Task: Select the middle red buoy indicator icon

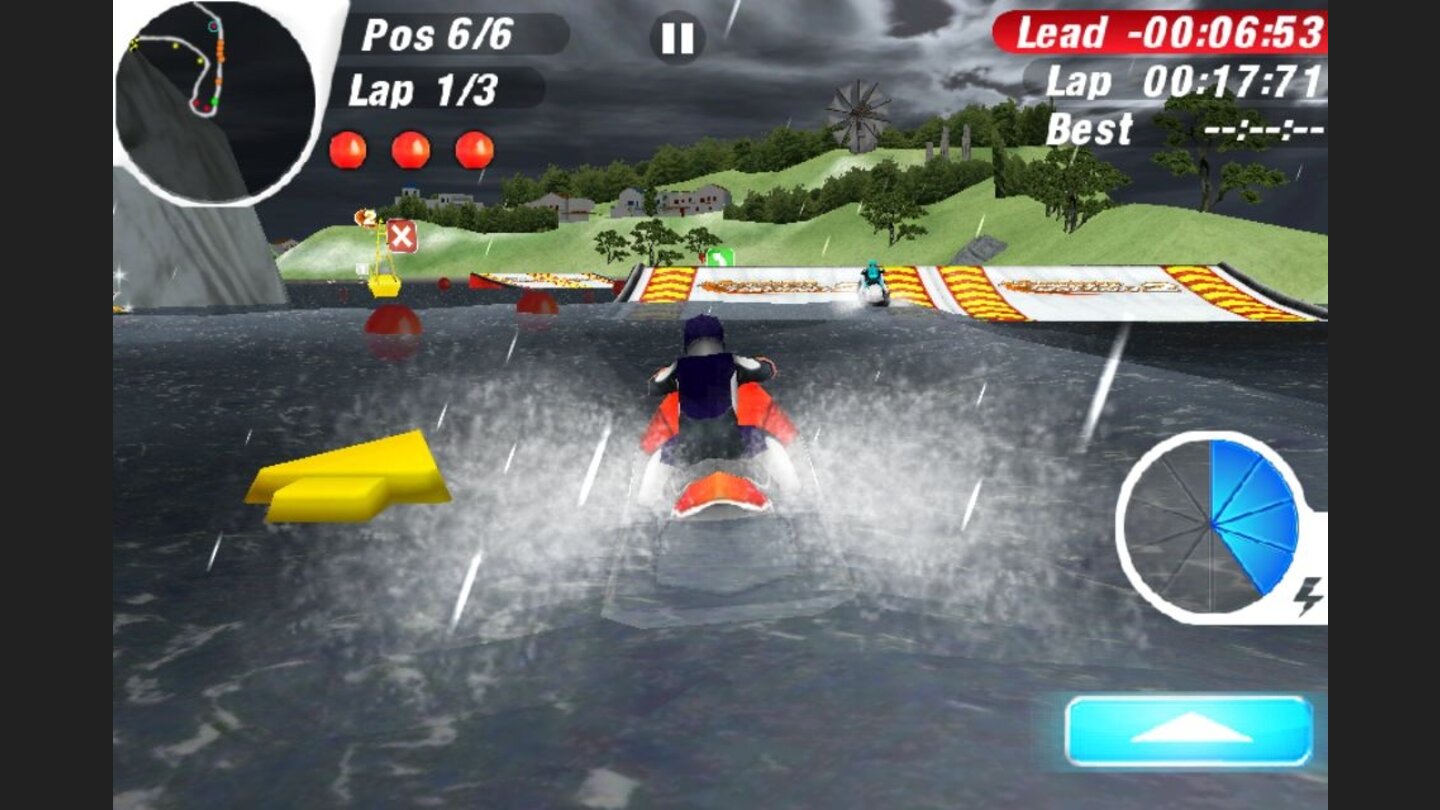Action: (x=413, y=148)
